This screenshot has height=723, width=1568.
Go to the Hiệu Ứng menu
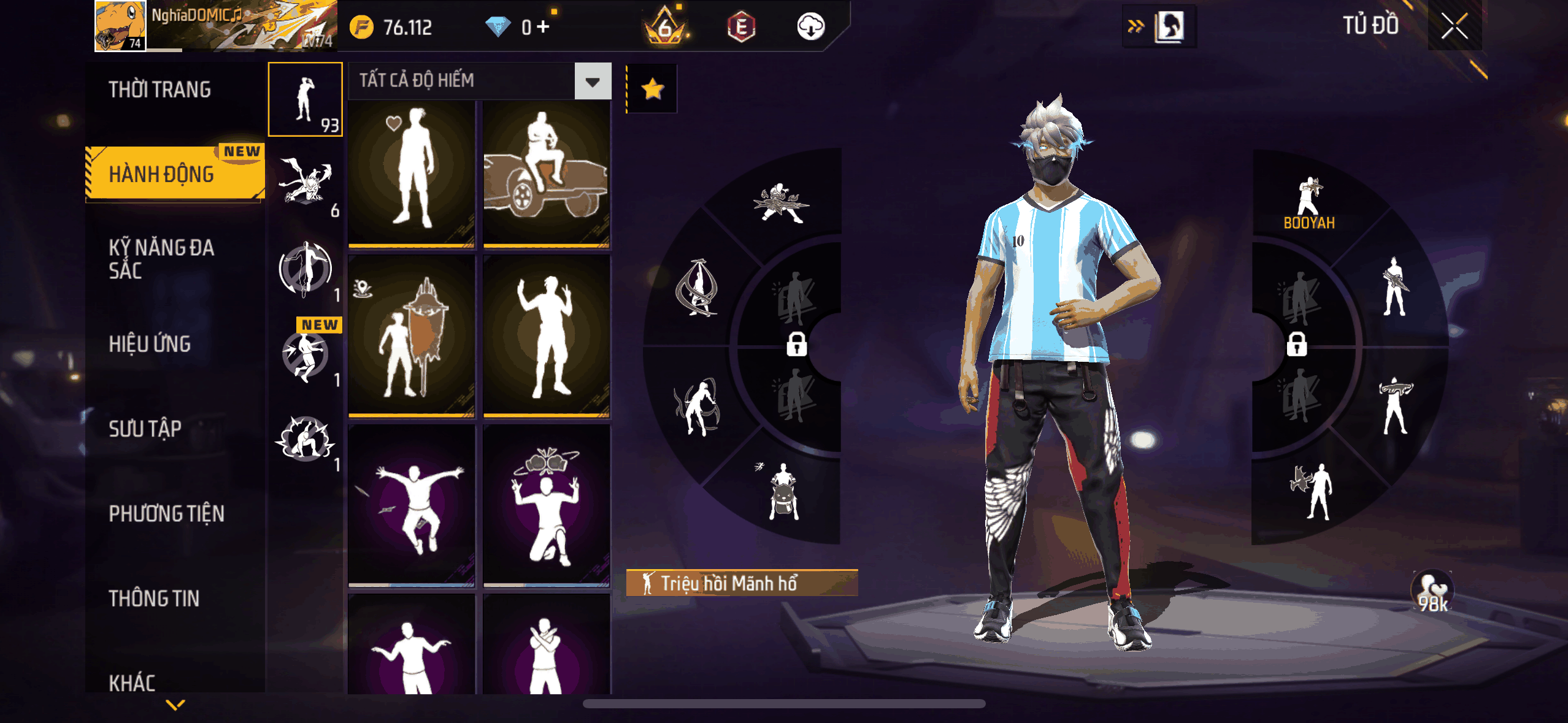[150, 344]
